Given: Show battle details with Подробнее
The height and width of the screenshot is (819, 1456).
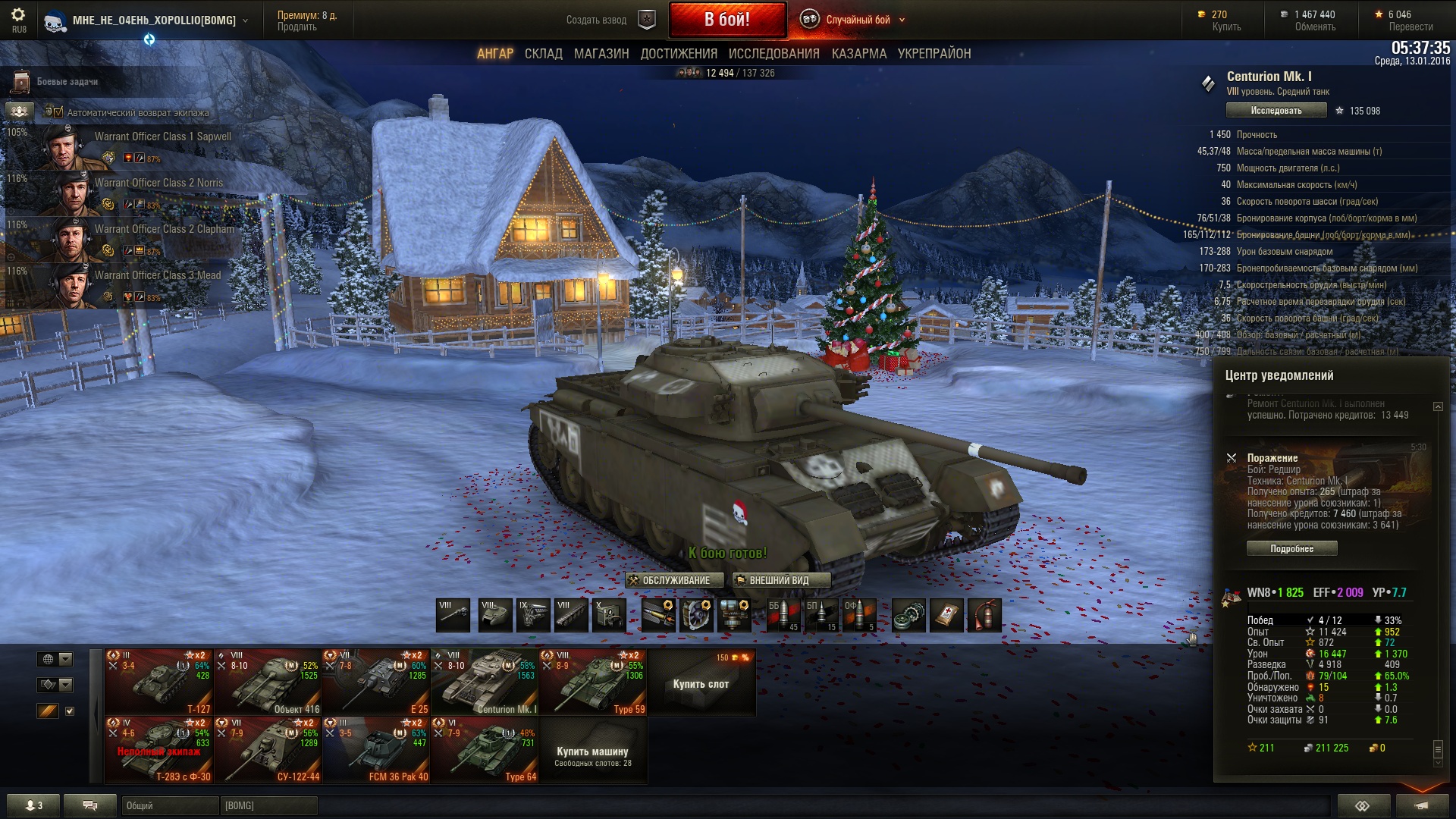Looking at the screenshot, I should pos(1291,548).
